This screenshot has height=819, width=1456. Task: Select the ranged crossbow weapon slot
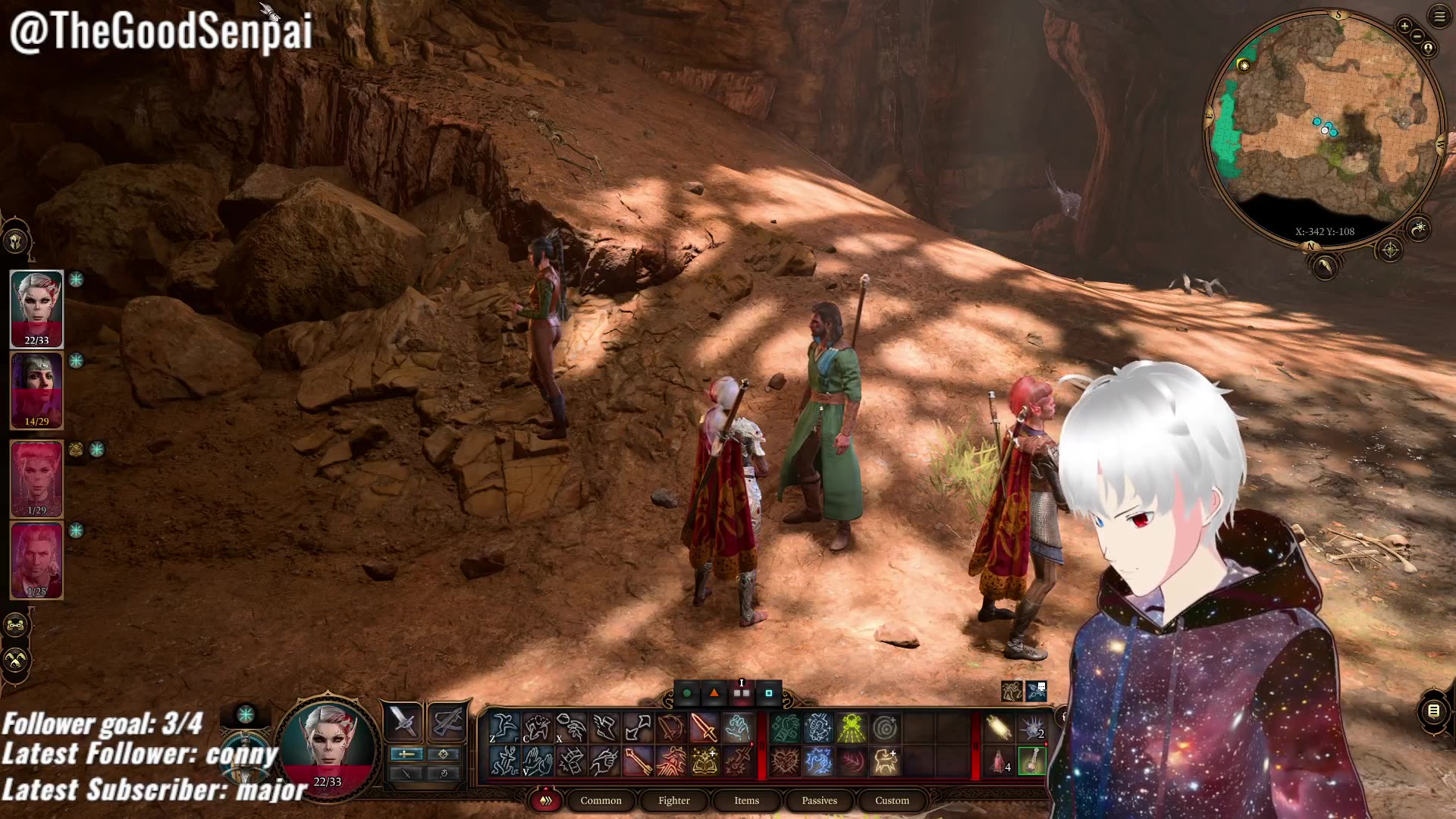coord(447,721)
